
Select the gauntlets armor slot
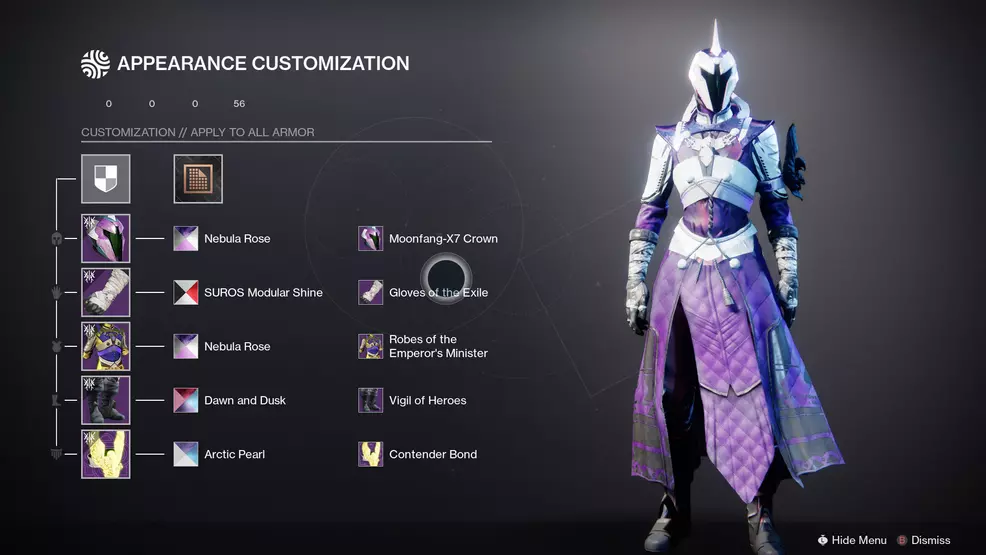coord(105,293)
